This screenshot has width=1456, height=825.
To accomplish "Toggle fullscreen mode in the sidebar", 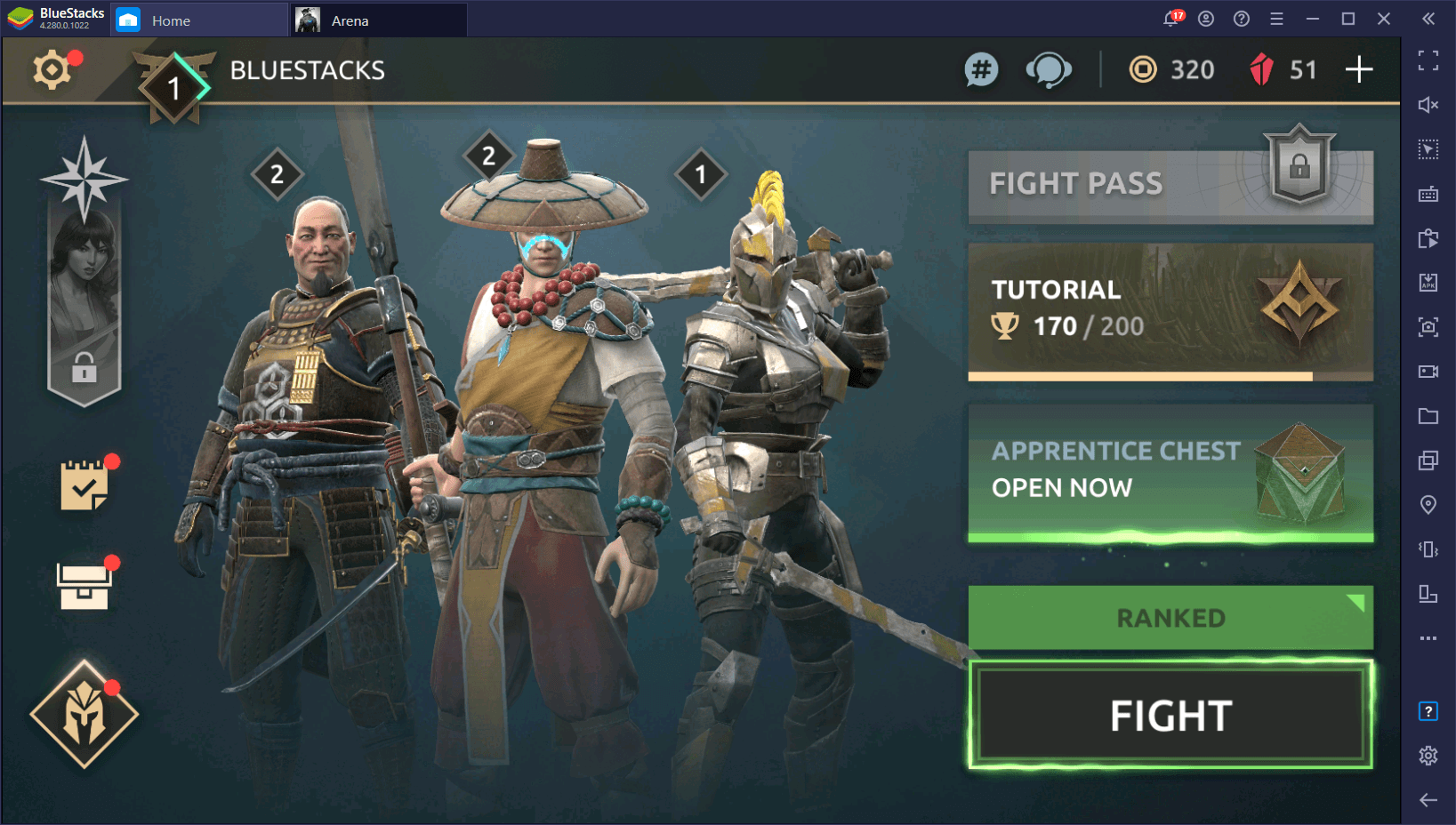I will (1428, 60).
